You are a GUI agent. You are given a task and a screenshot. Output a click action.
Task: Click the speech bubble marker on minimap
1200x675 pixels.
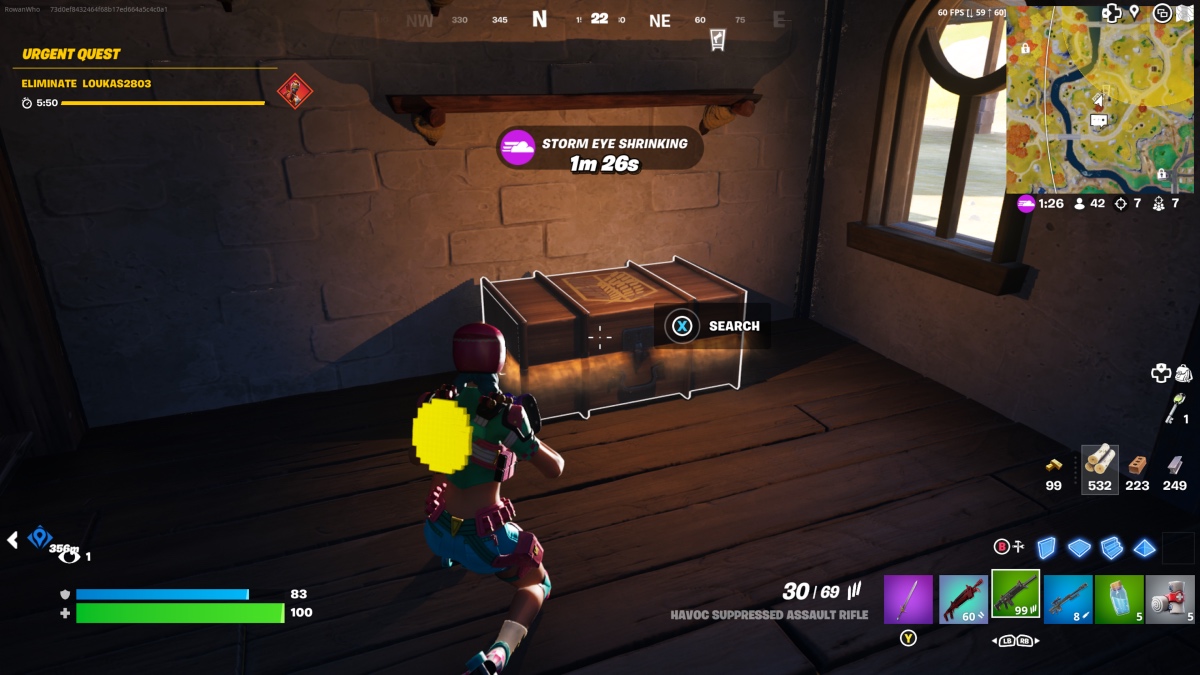[1098, 121]
